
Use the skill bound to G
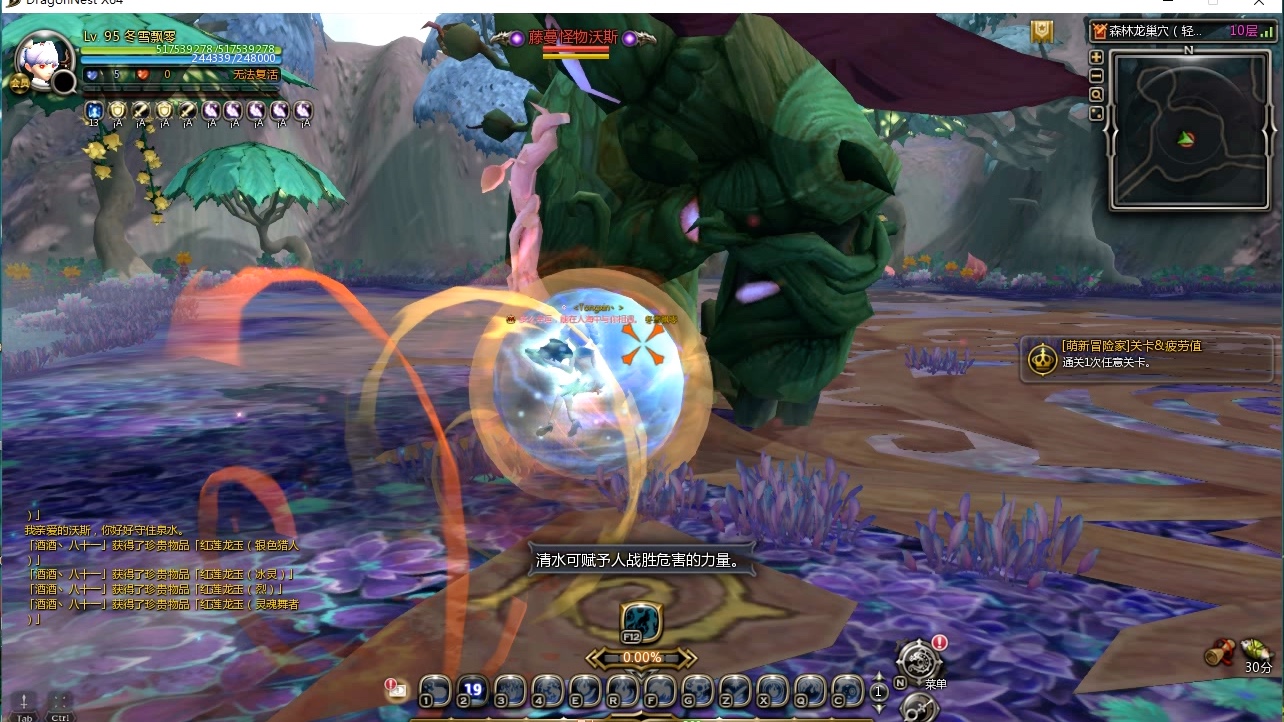[697, 690]
